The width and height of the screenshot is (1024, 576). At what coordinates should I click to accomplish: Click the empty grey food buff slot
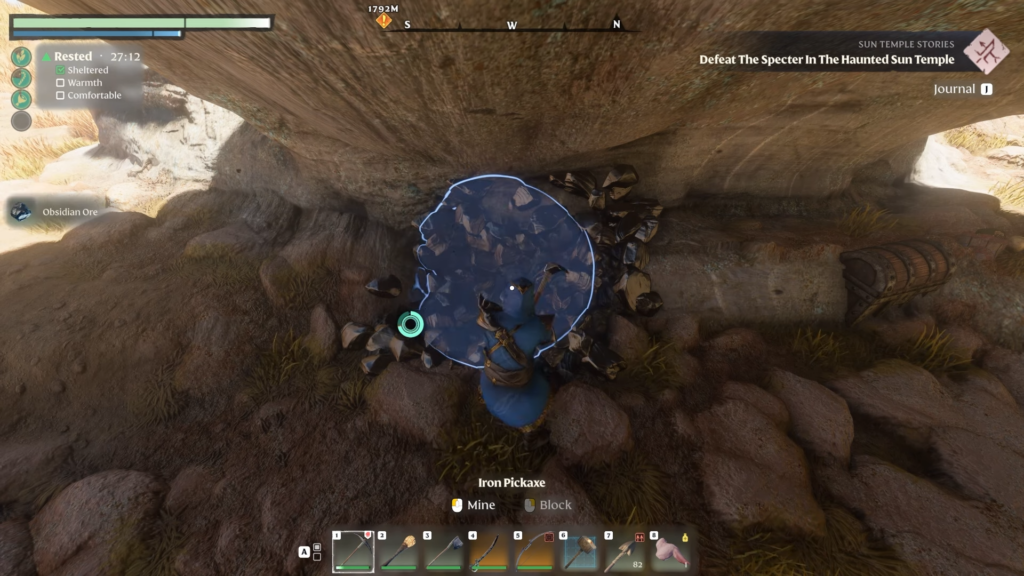[21, 121]
